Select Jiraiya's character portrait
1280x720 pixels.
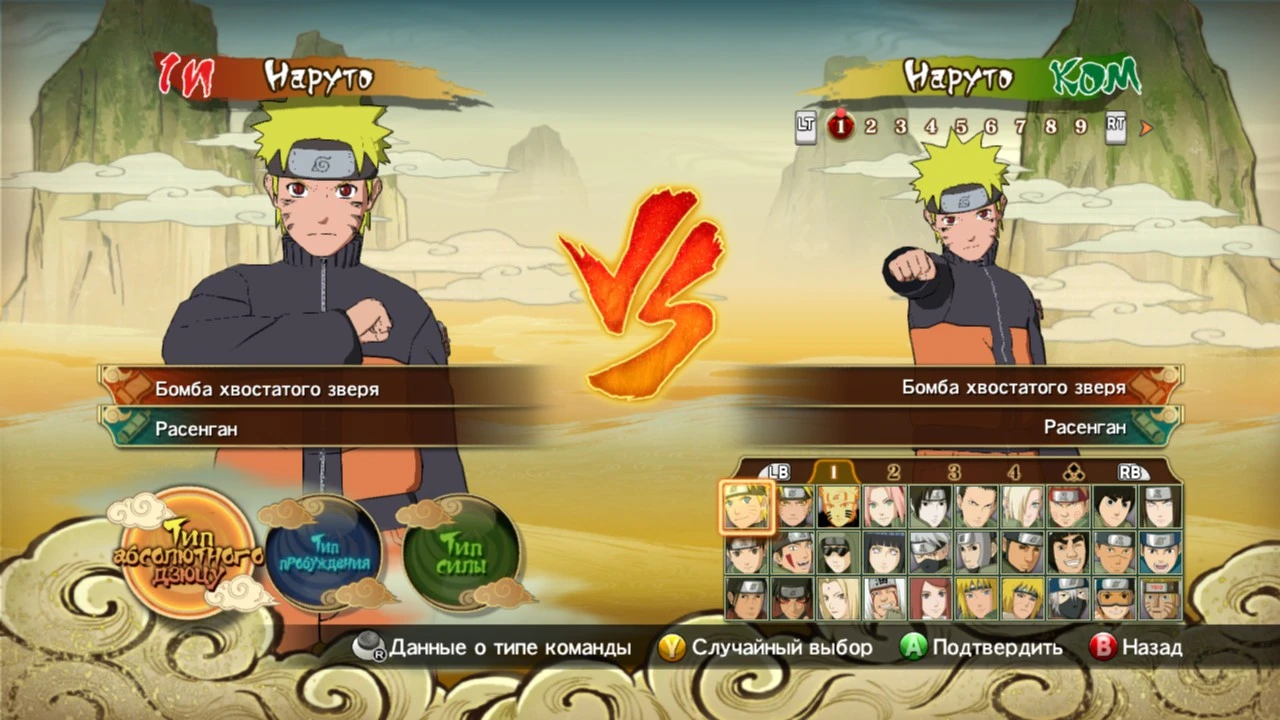885,599
